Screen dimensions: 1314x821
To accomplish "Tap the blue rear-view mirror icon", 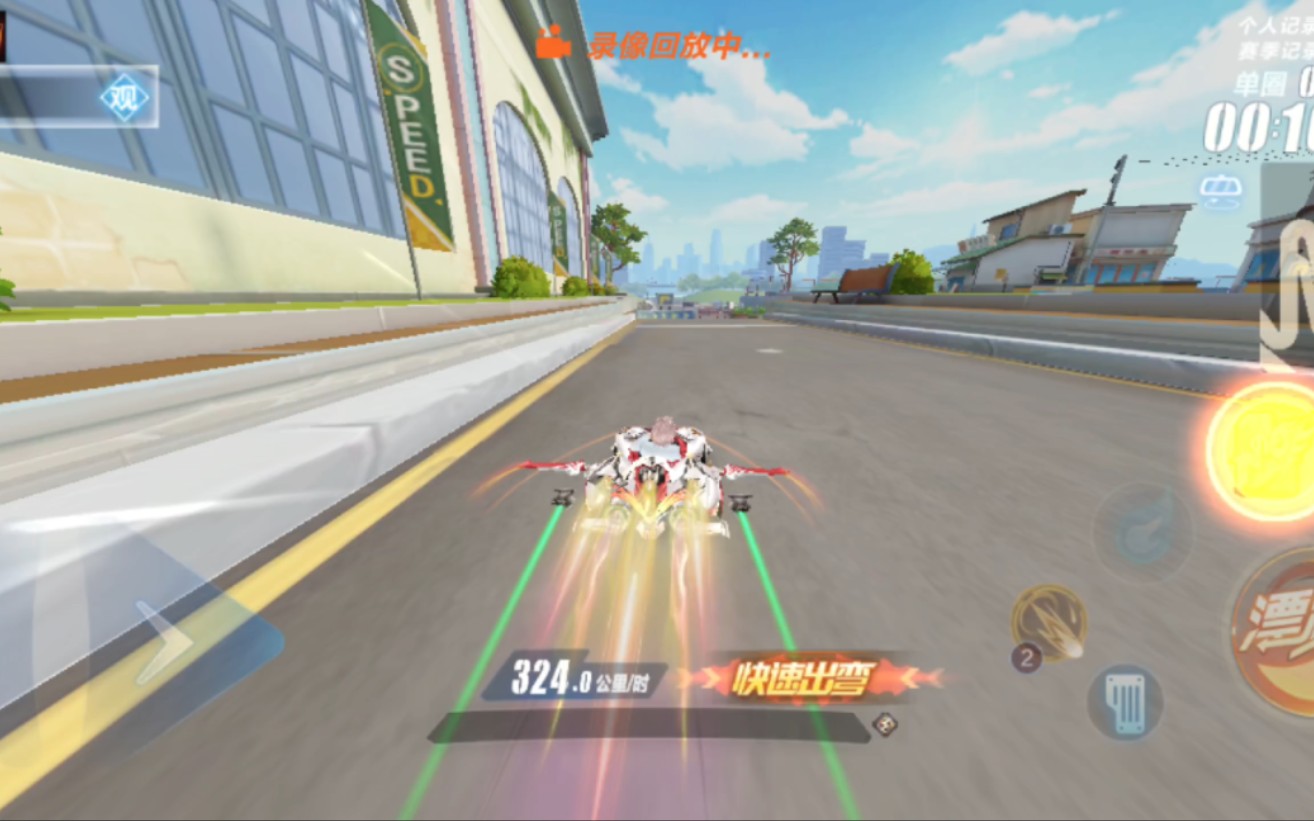I will pos(1221,192).
